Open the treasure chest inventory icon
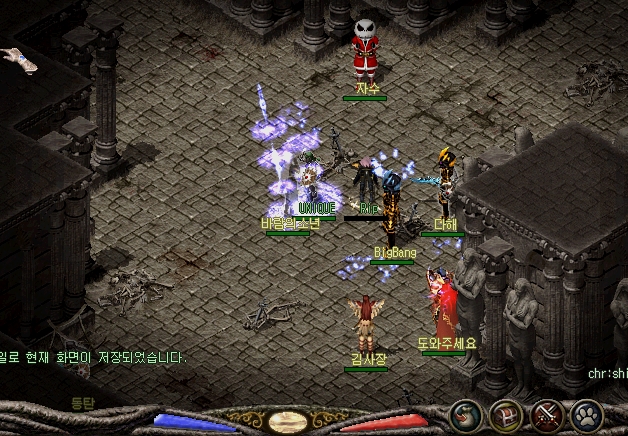The width and height of the screenshot is (628, 436). [x=506, y=415]
